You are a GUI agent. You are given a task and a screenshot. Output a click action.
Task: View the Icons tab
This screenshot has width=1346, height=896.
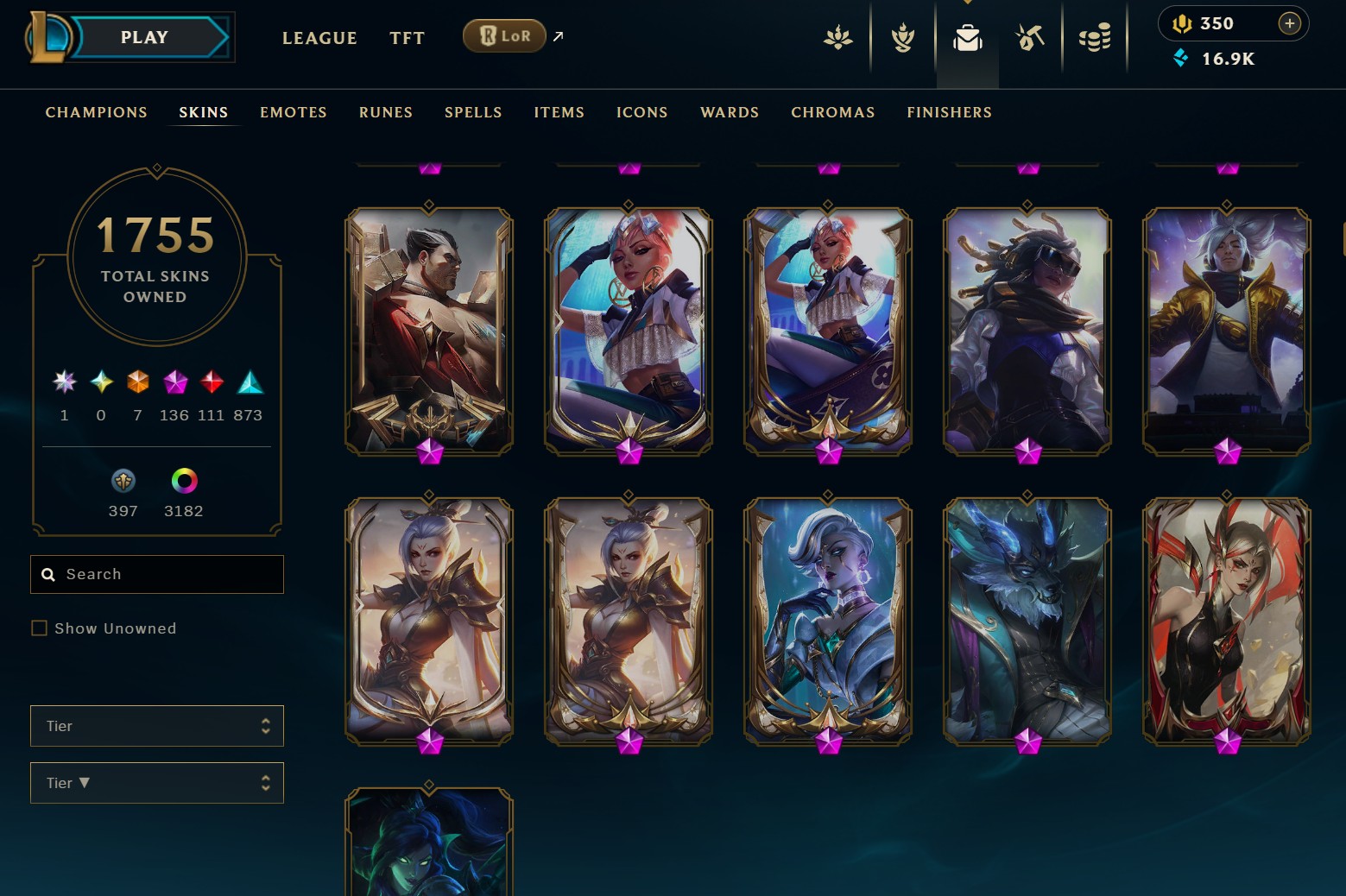(x=641, y=112)
